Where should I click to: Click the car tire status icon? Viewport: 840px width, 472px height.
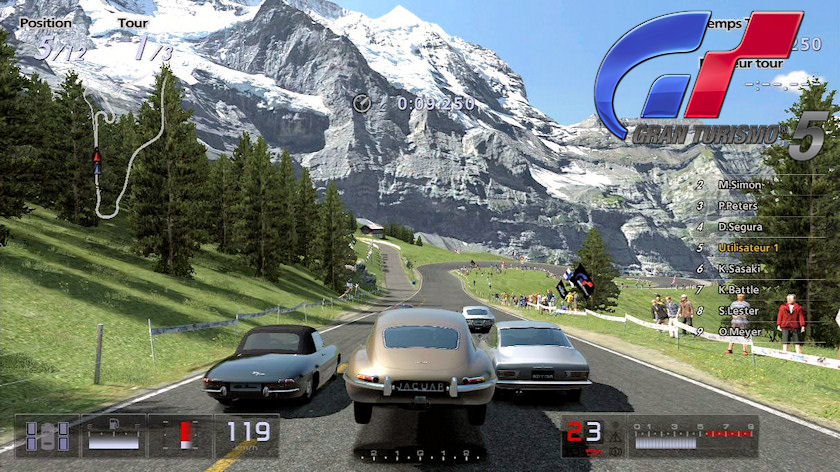point(47,437)
